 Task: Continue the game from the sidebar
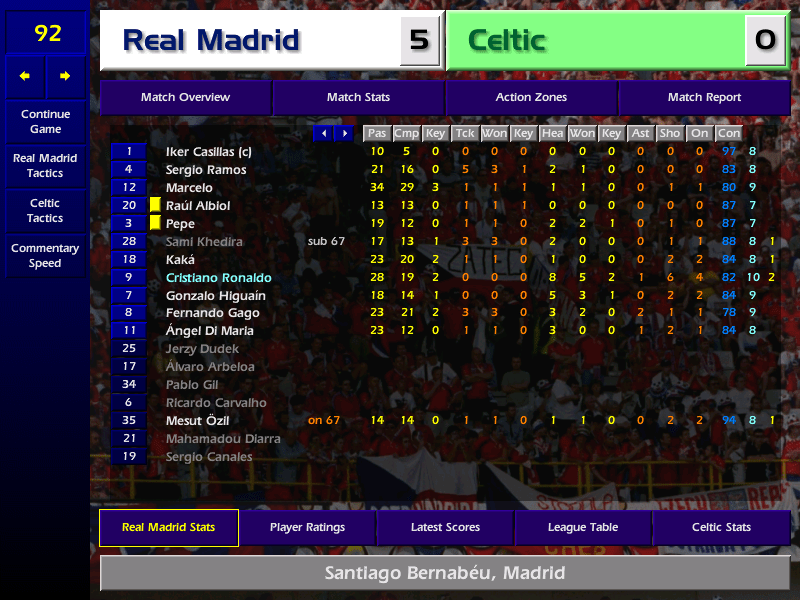tap(45, 122)
